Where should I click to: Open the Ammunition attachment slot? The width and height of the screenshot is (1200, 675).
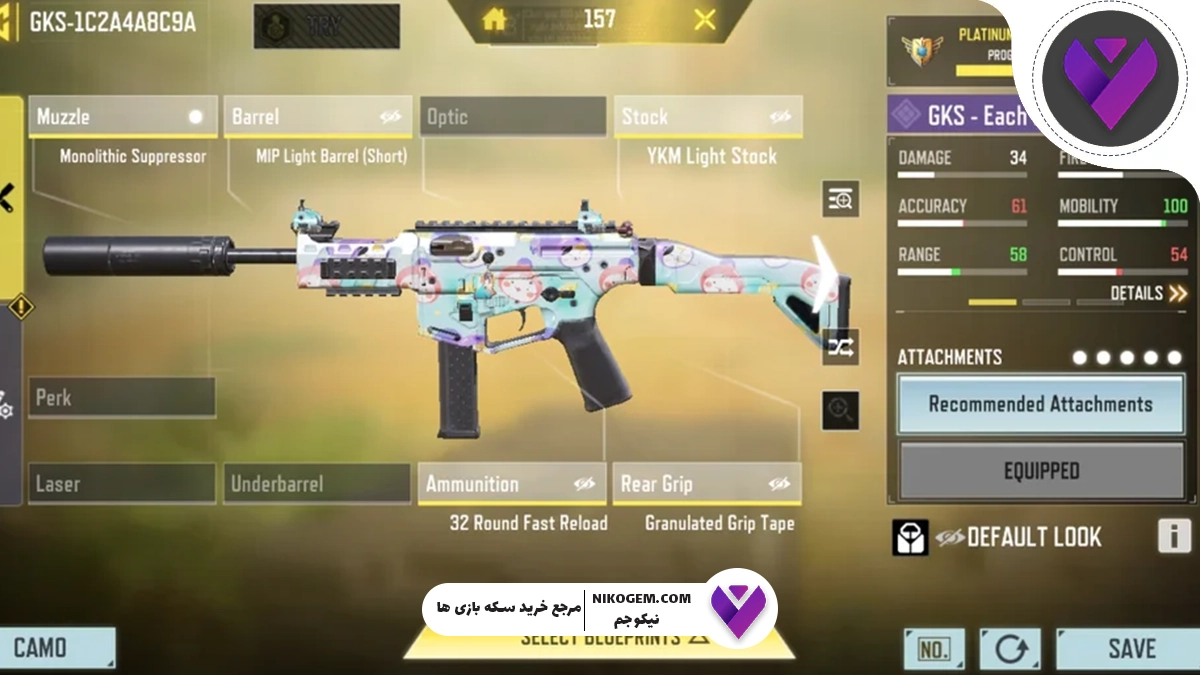(512, 484)
